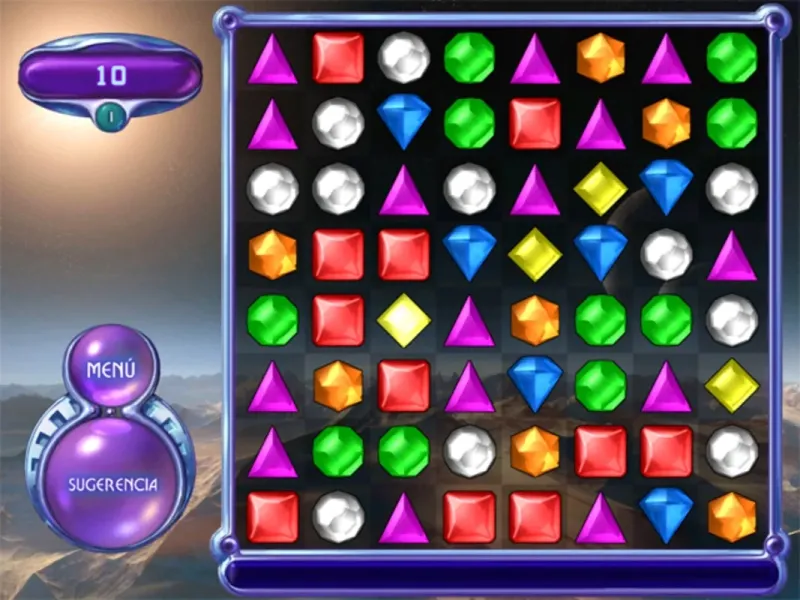The width and height of the screenshot is (800, 600).
Task: Open the MENÚ button
Action: pos(111,368)
